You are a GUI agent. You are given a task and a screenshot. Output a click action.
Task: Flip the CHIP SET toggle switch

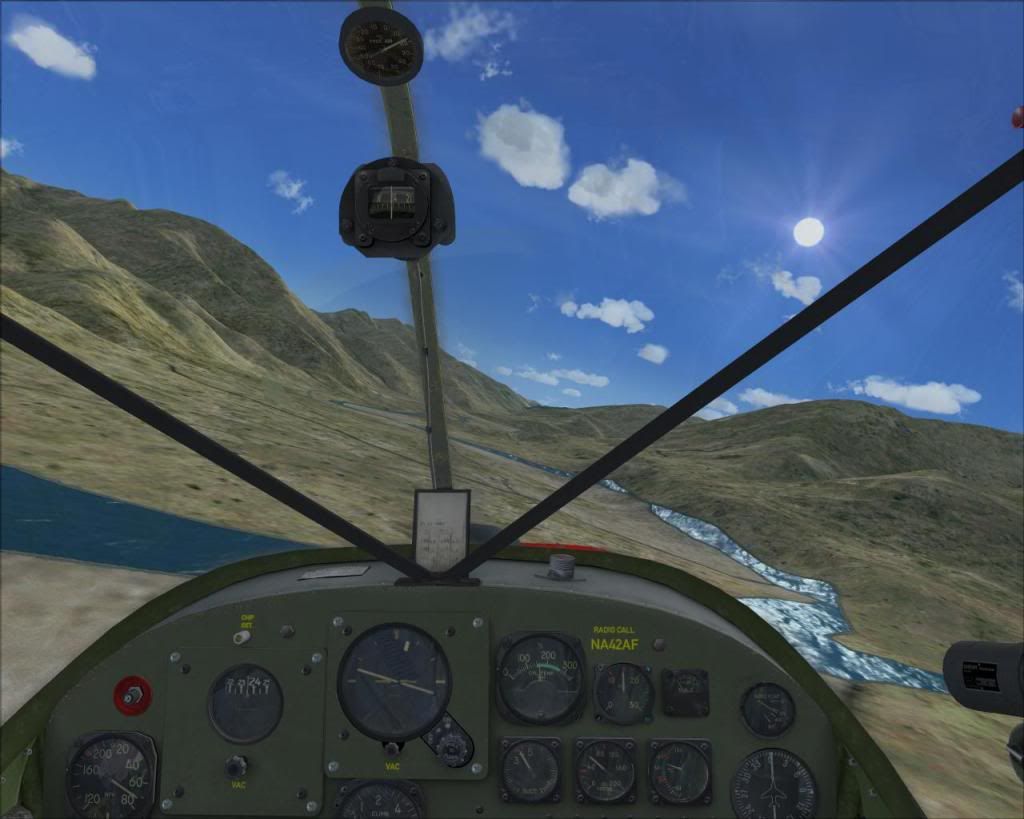point(241,636)
